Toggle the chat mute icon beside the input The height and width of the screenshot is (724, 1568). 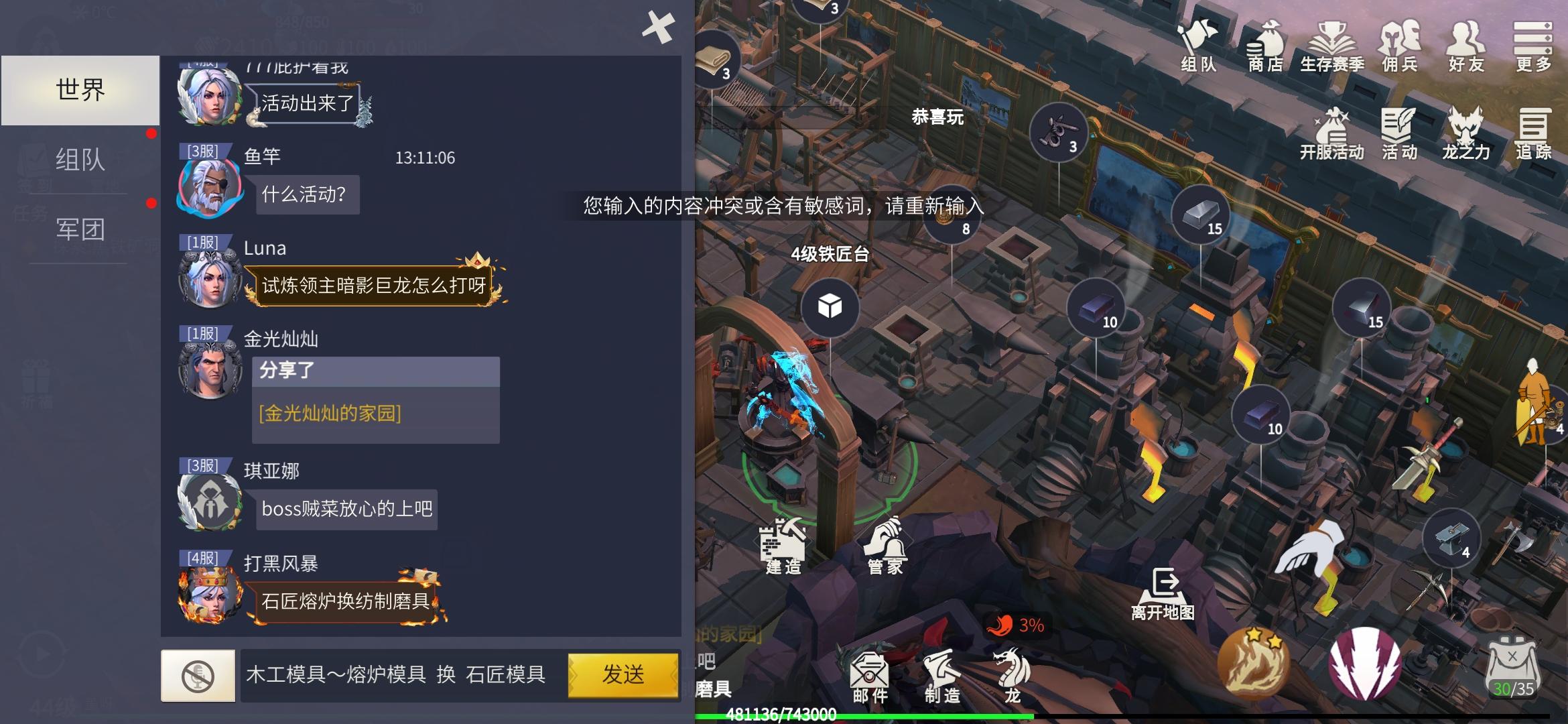[x=198, y=675]
